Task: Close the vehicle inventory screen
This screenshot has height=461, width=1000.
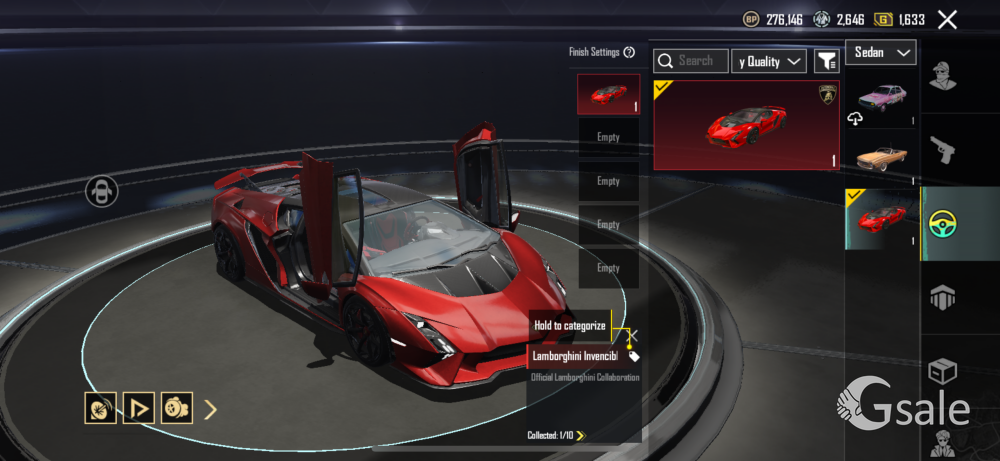Action: point(947,19)
